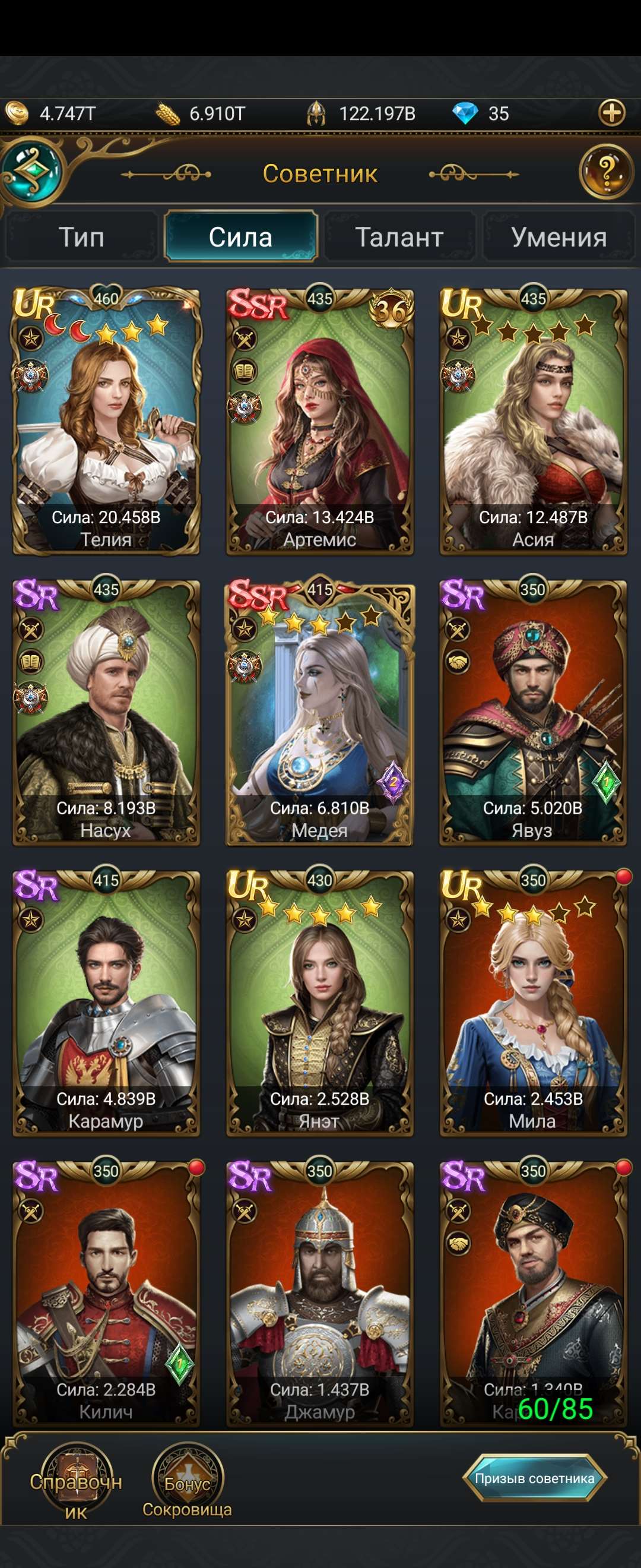
Task: Choose the Асия advisor card
Action: [x=534, y=421]
